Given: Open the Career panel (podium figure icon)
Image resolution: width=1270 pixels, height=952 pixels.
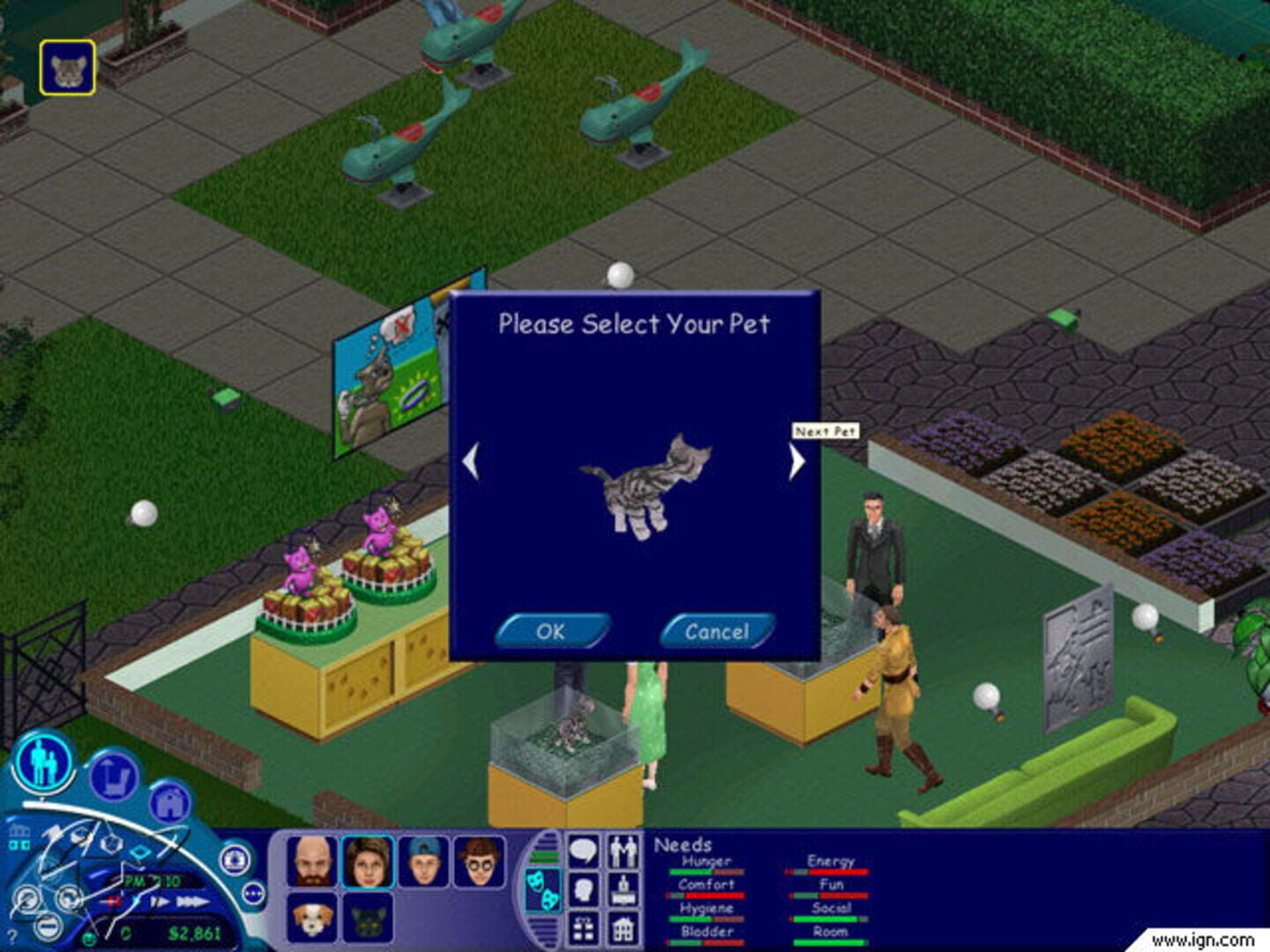Looking at the screenshot, I should click(623, 889).
